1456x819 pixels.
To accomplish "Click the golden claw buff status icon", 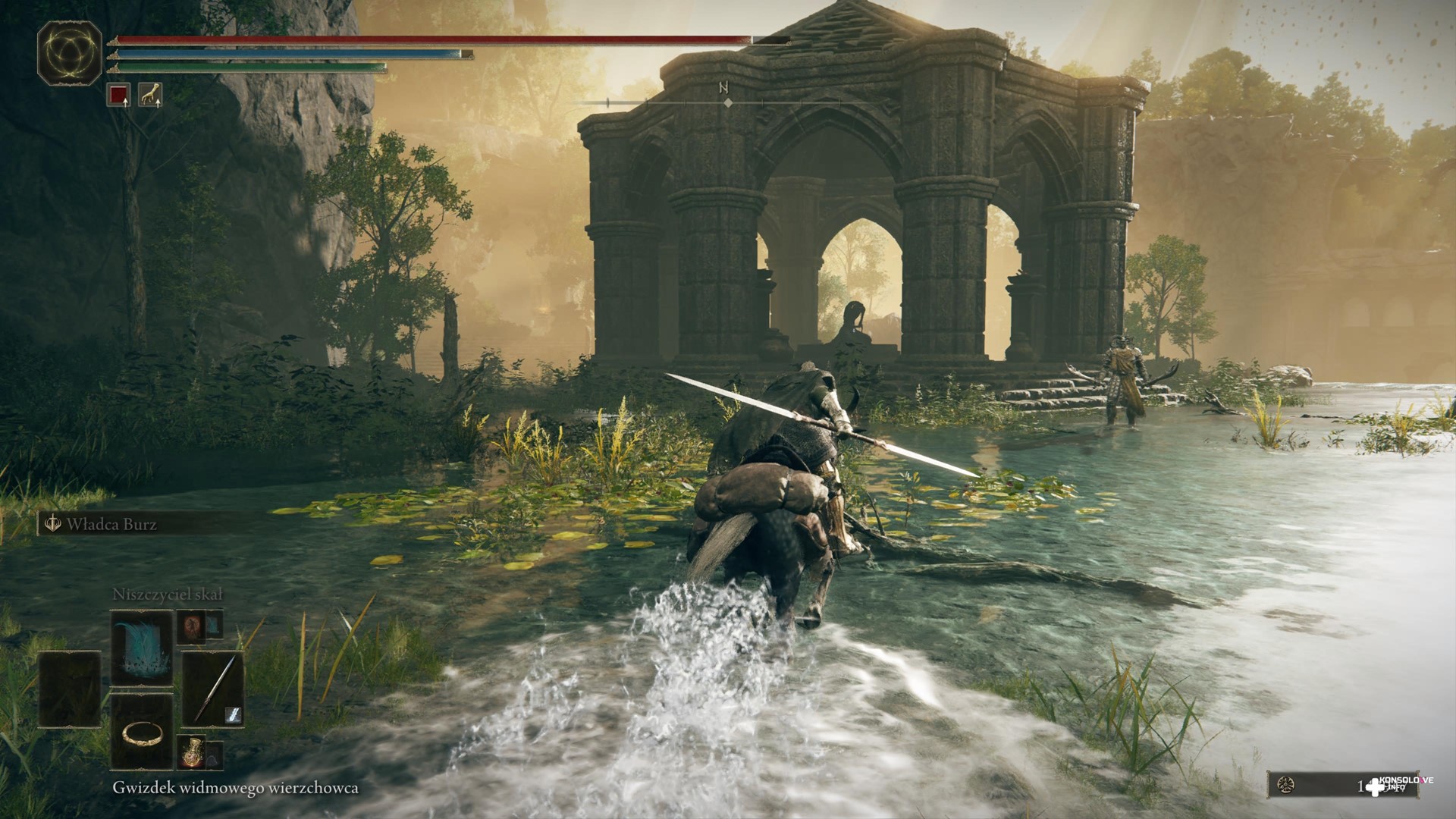I will (x=150, y=95).
